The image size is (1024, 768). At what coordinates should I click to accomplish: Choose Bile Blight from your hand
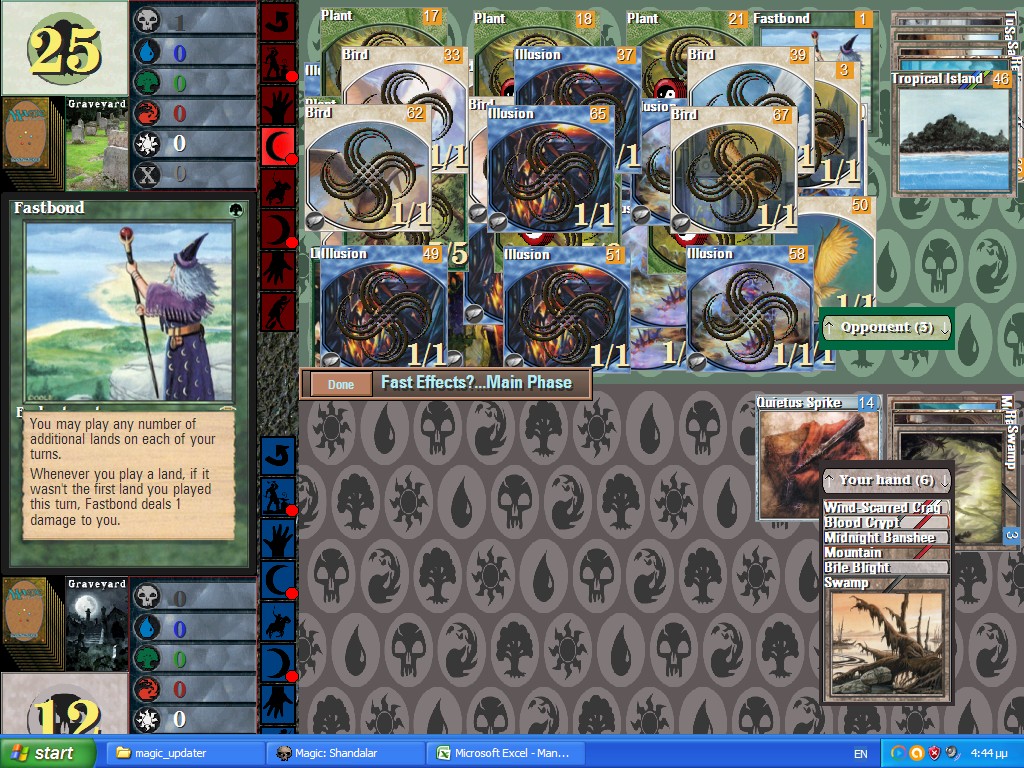[x=883, y=568]
